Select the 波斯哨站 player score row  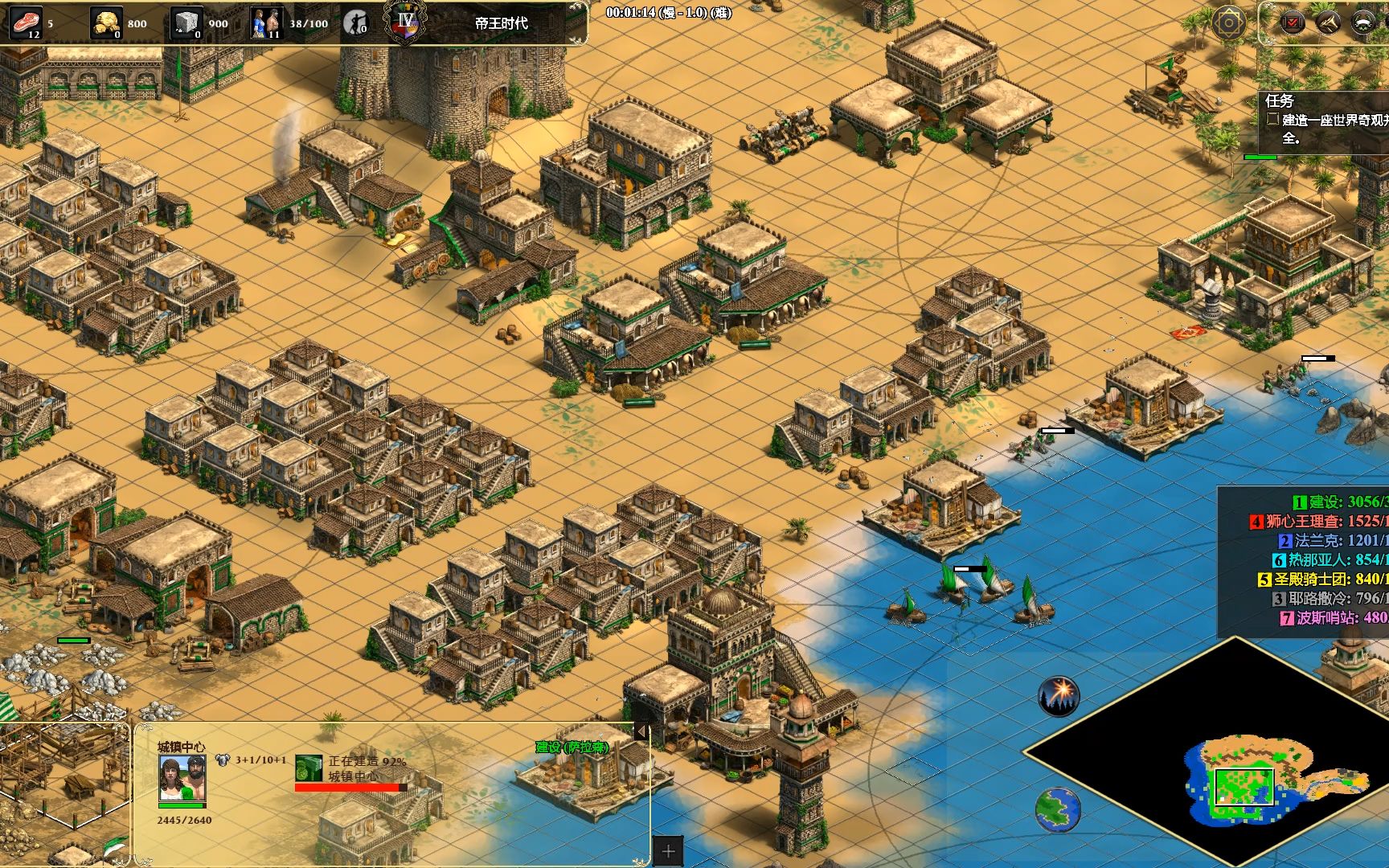(1331, 618)
